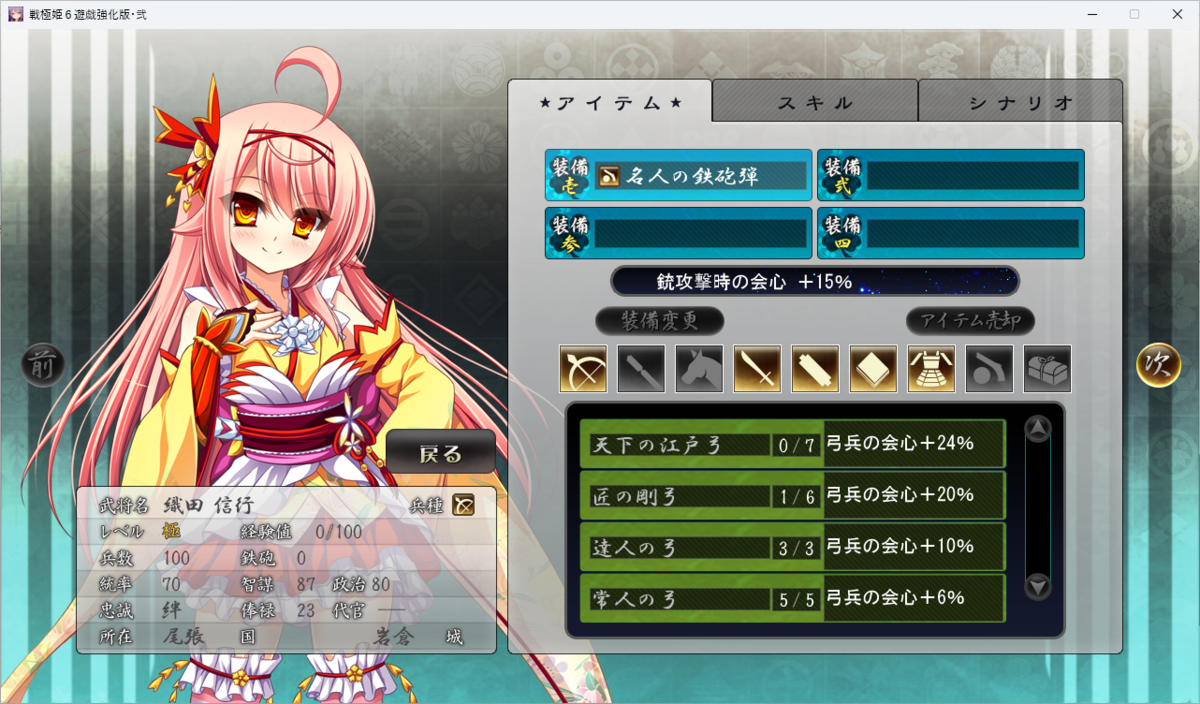The image size is (1200, 704).
Task: Open the book item category icon
Action: (874, 369)
